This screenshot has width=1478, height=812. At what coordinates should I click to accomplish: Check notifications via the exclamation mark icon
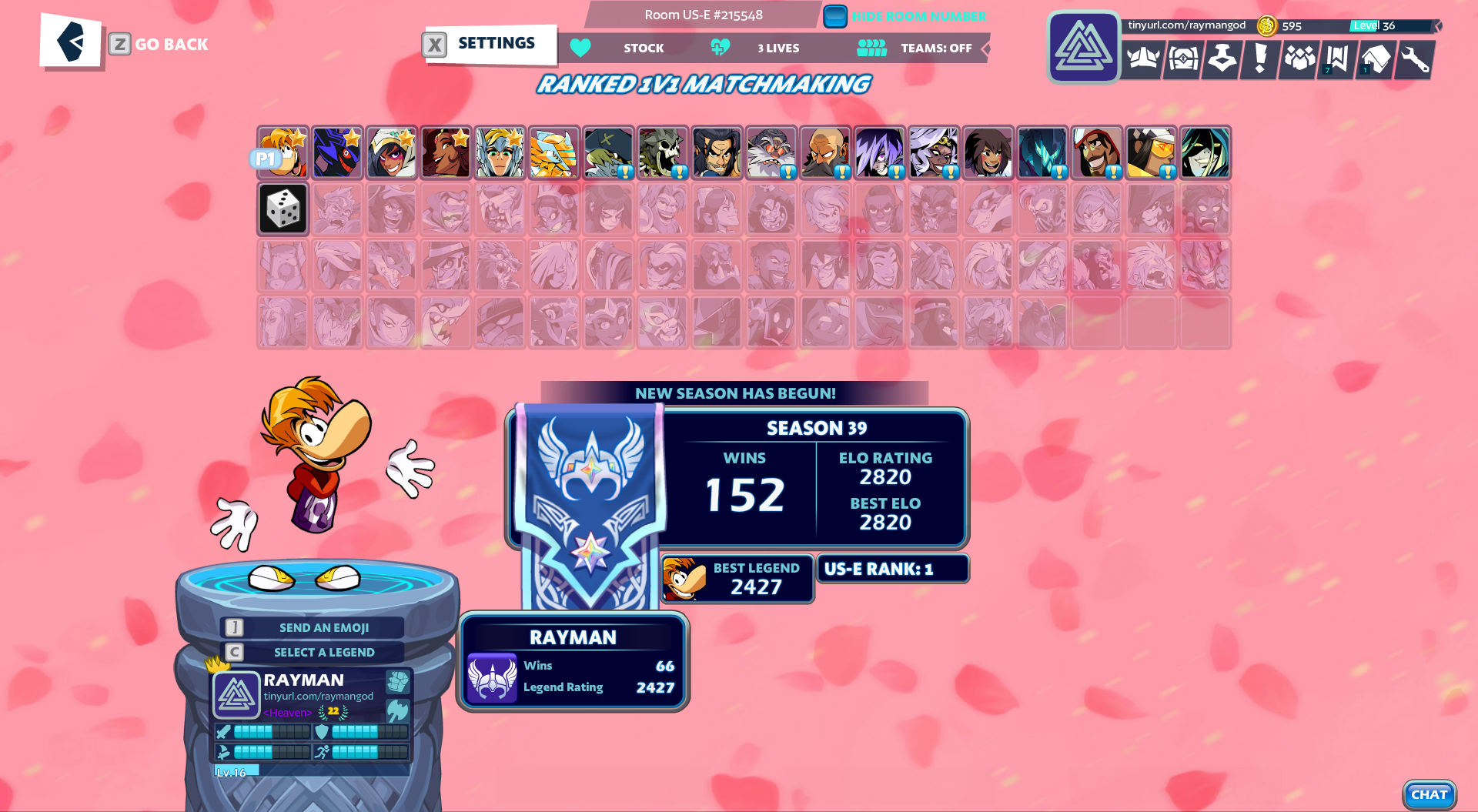(x=1260, y=60)
